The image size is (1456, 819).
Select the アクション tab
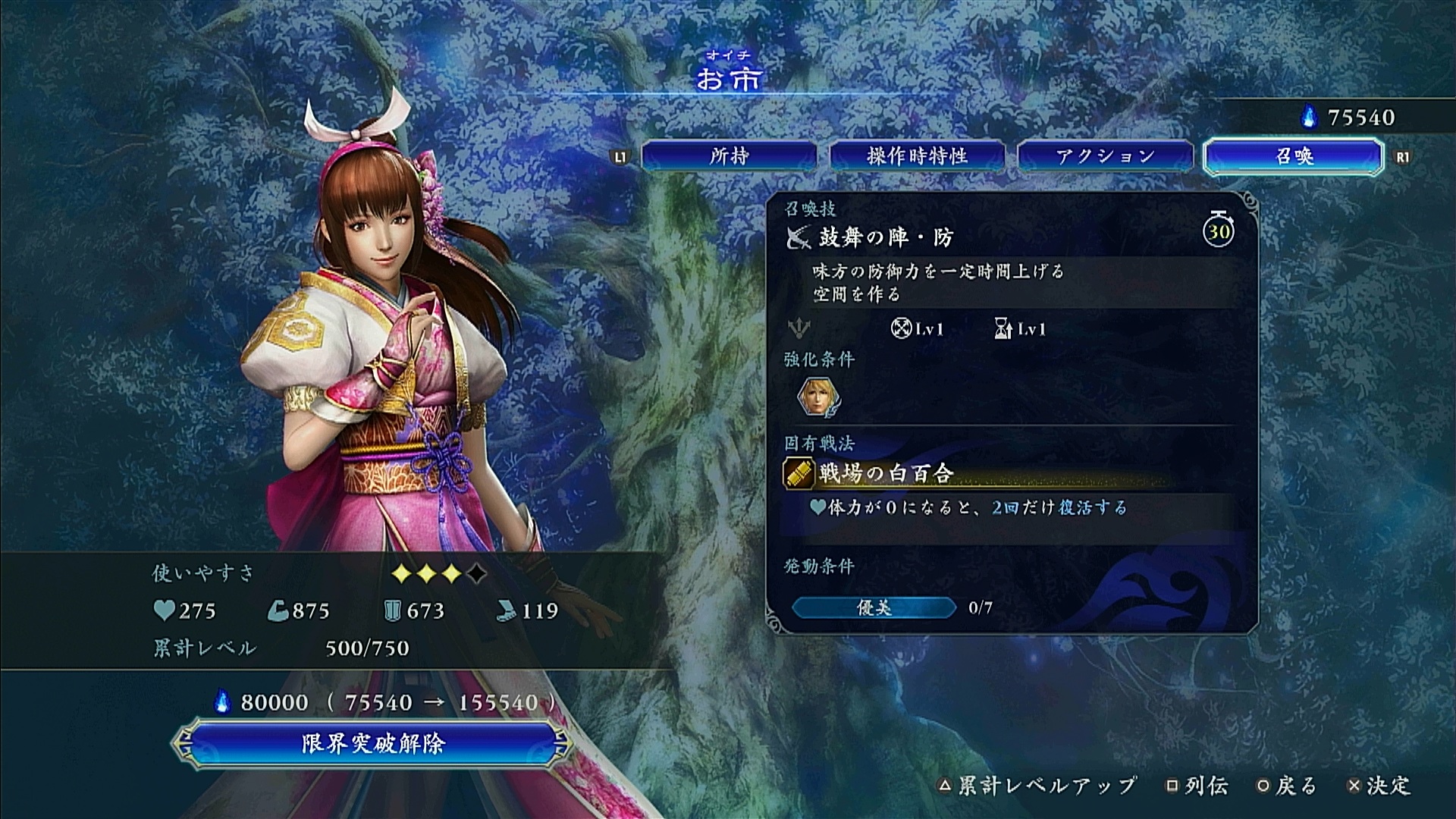(x=1105, y=156)
